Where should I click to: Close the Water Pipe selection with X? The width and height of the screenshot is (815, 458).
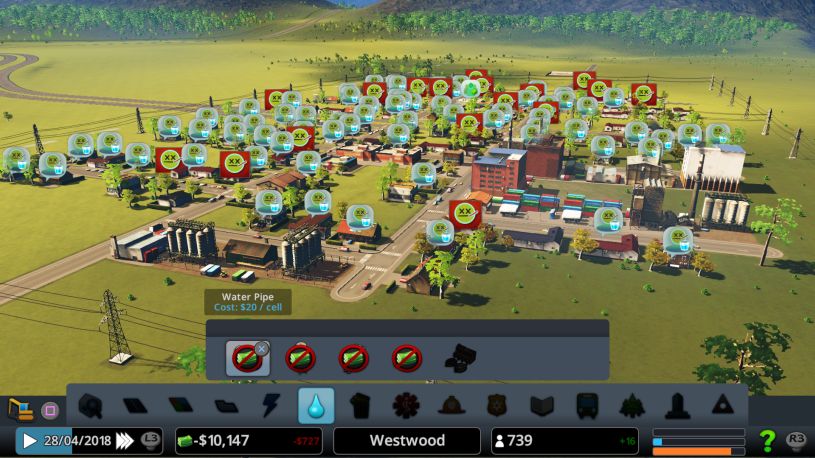tap(262, 348)
